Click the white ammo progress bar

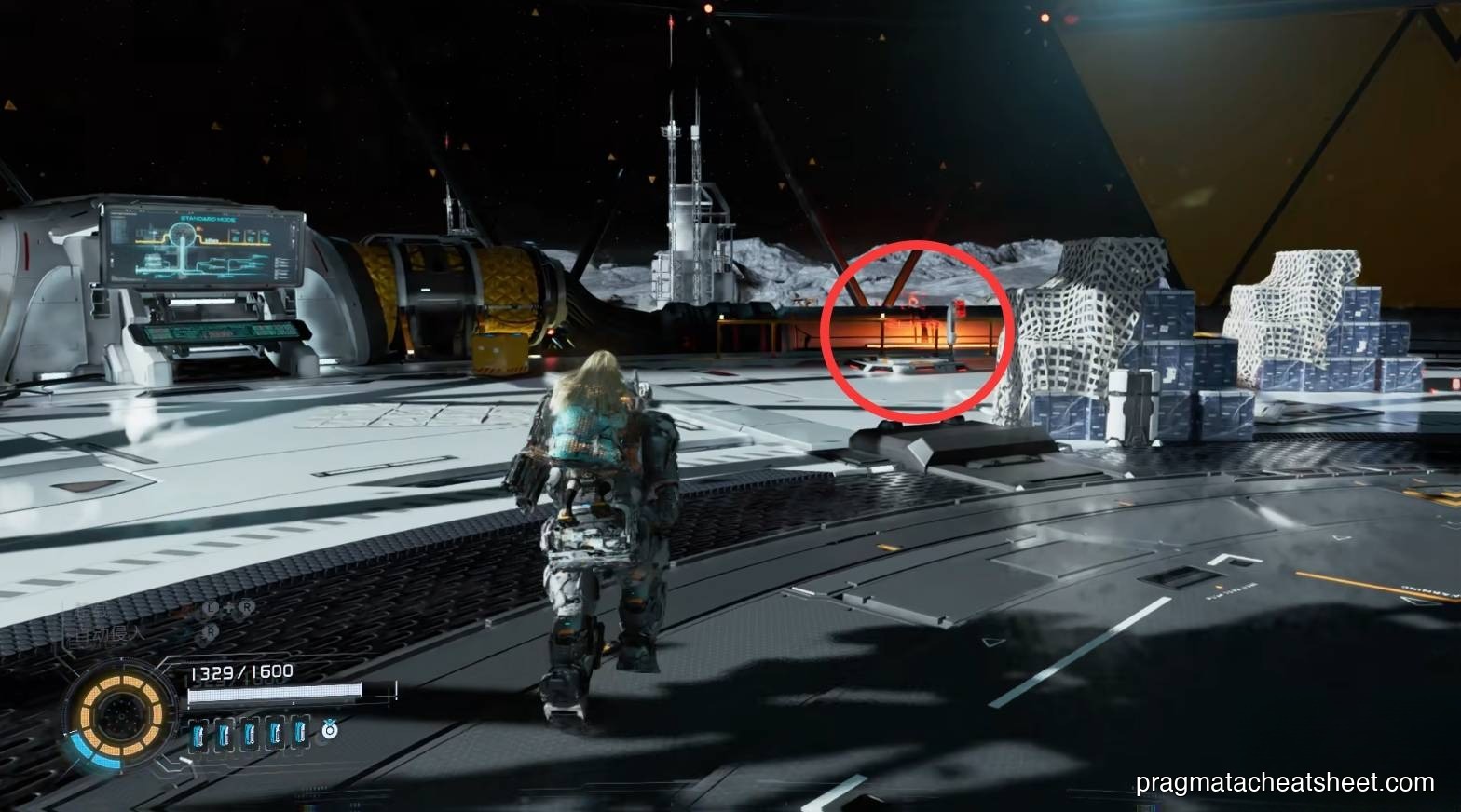tap(275, 694)
